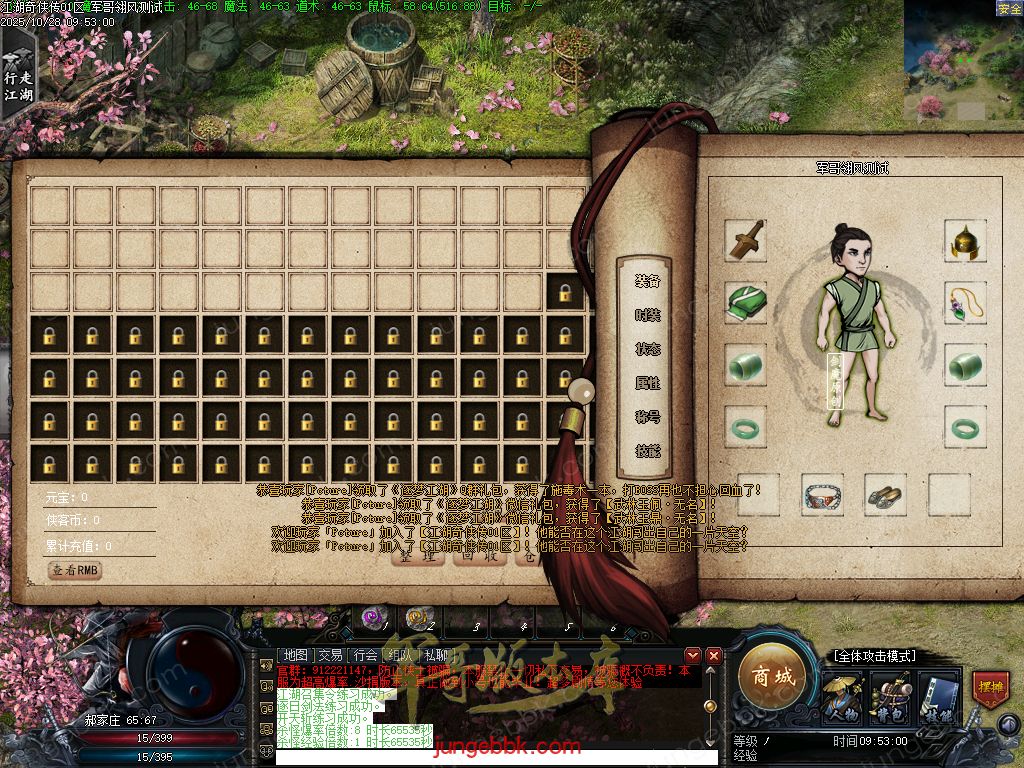Select the wooden sword weapon slot
The width and height of the screenshot is (1024, 768).
point(745,241)
